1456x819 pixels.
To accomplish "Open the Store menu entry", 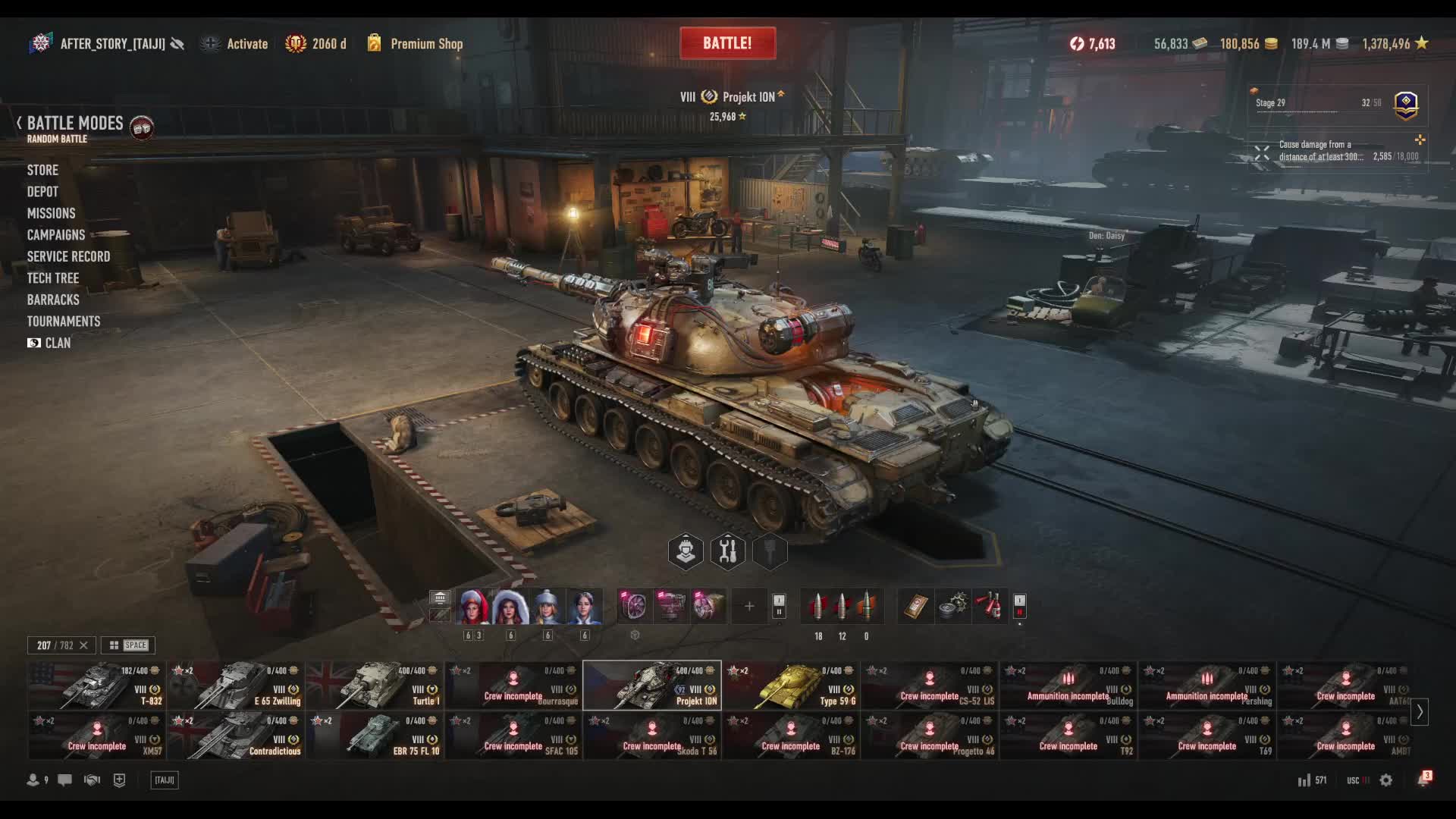I will 42,171.
